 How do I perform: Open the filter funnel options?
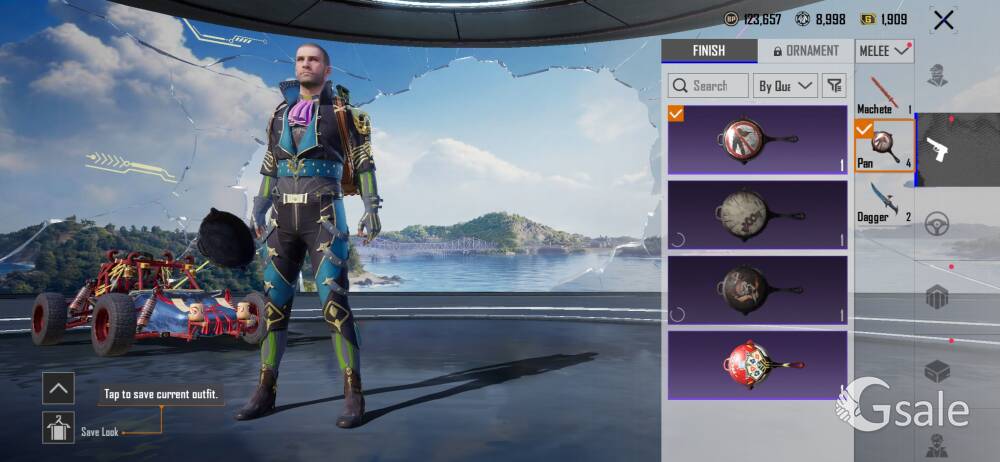[x=835, y=86]
